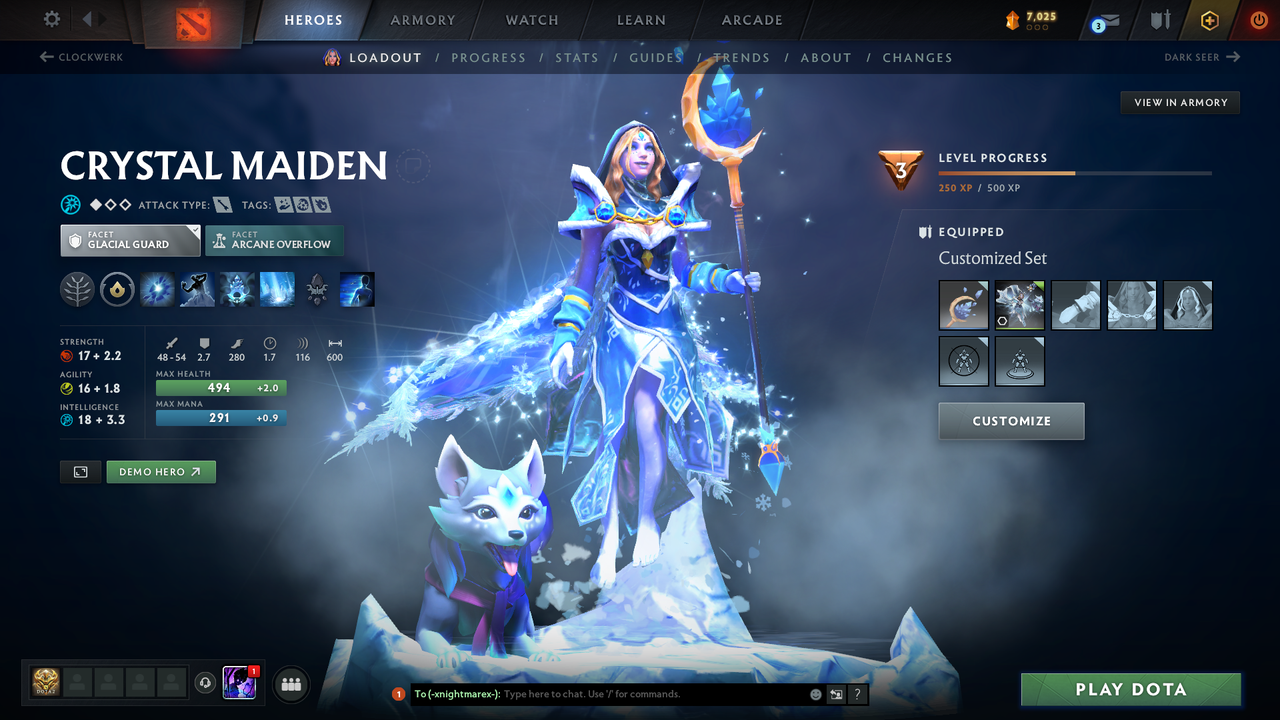This screenshot has height=720, width=1280.
Task: Select the talent tree icon in abilities row
Action: click(x=77, y=289)
